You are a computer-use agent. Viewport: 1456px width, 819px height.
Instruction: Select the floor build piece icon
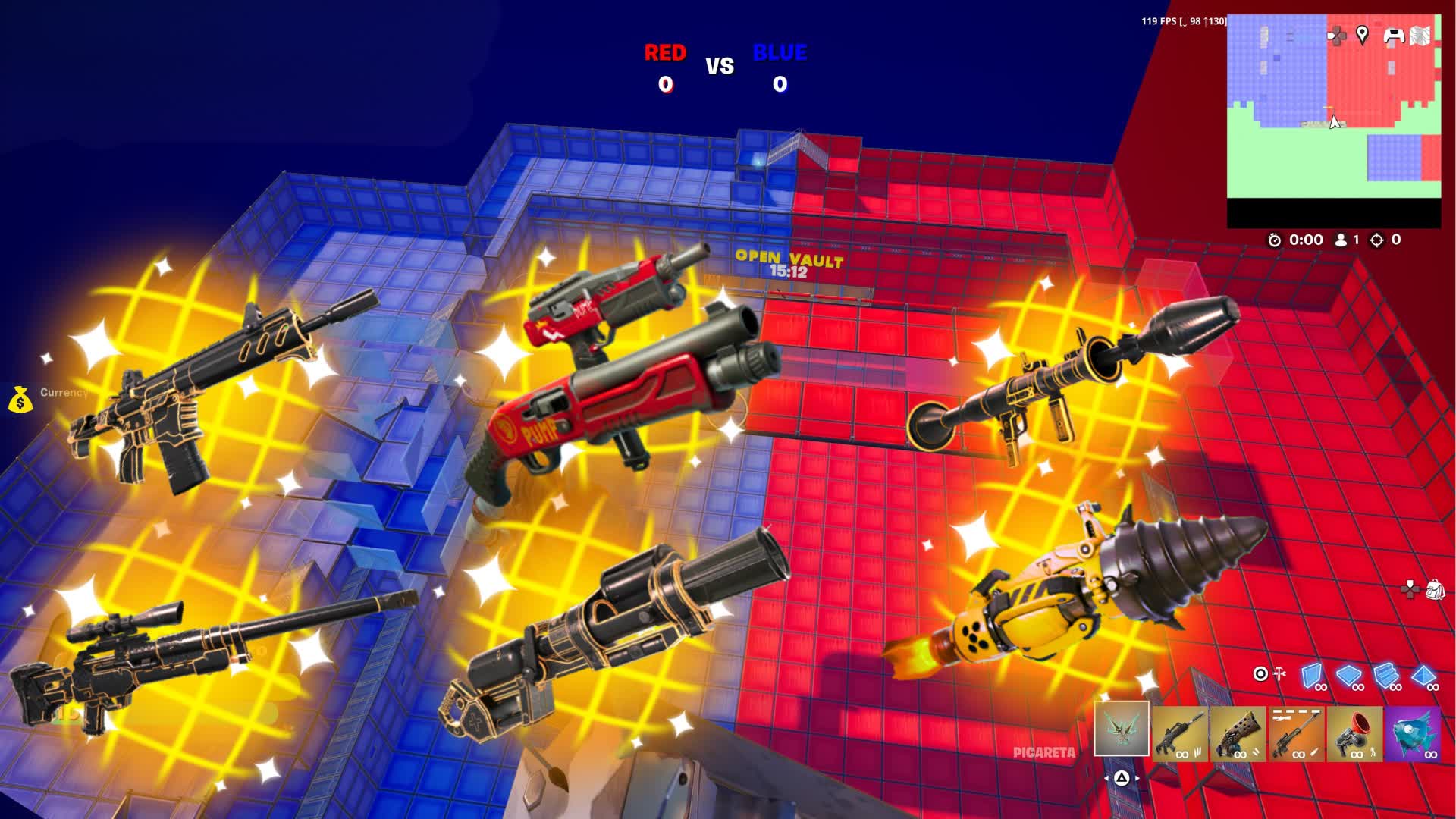coord(1348,674)
